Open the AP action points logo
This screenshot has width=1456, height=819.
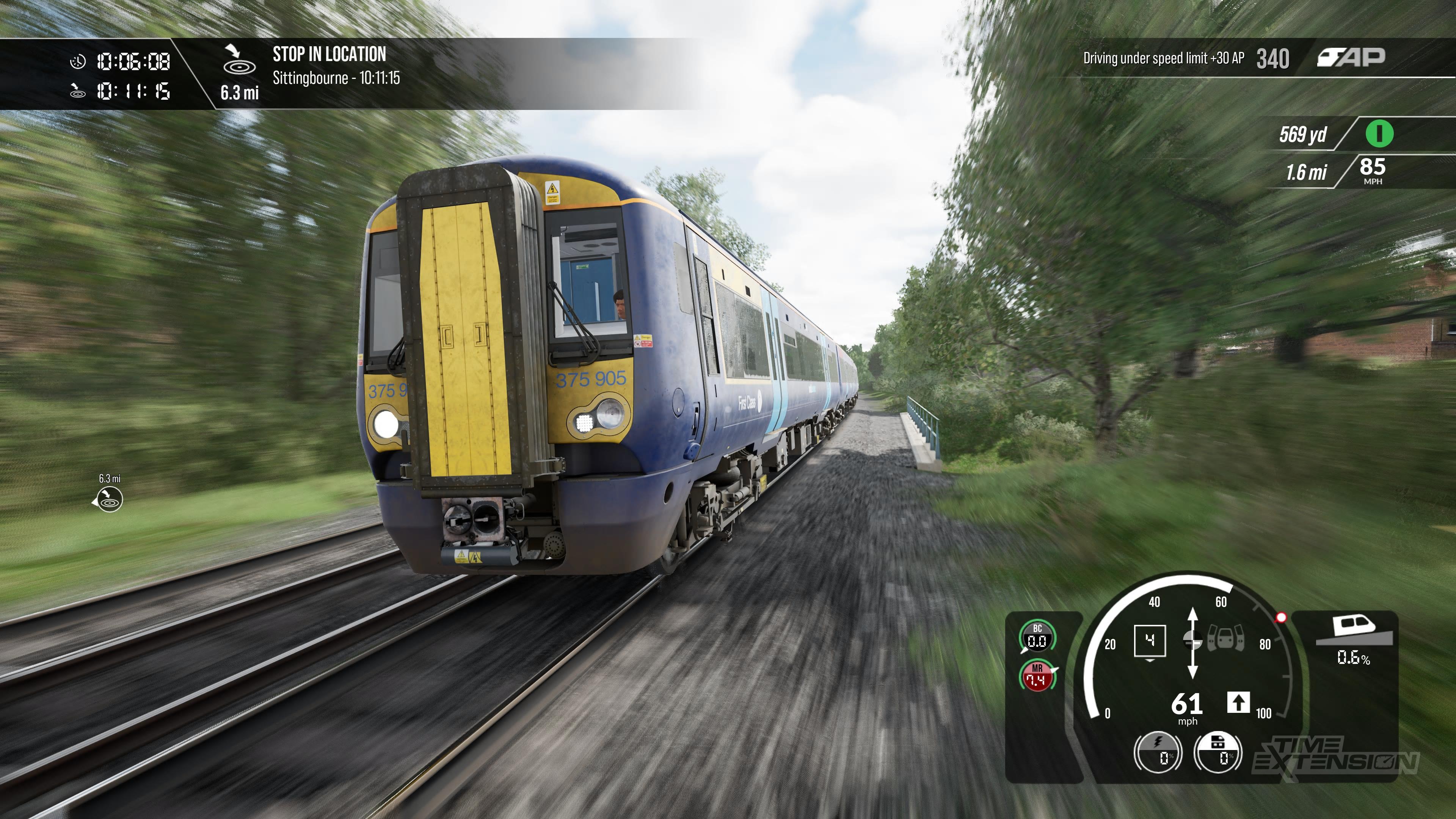pos(1351,58)
